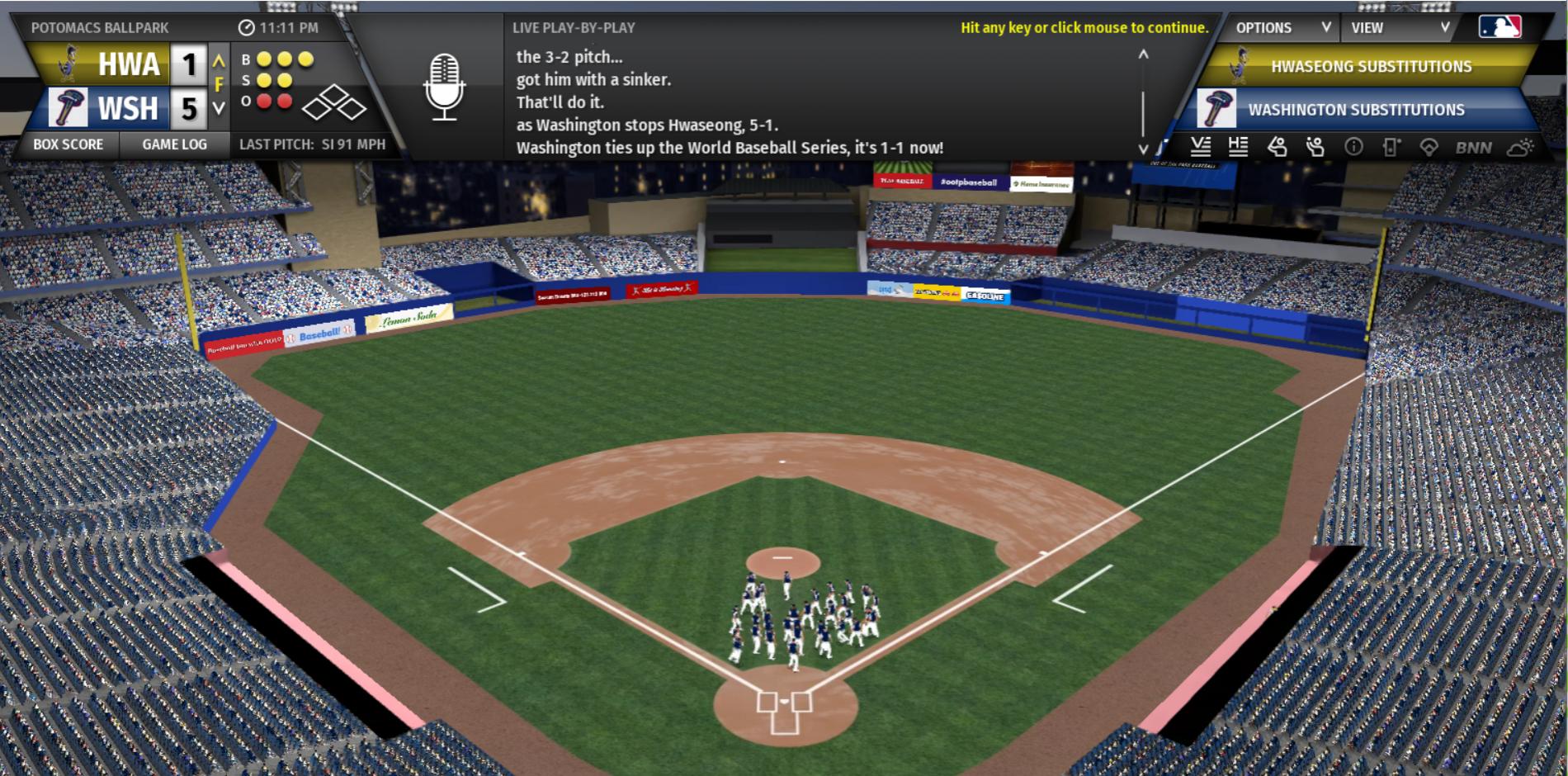This screenshot has width=1568, height=776.
Task: Click the MLB logo button
Action: point(1500,27)
